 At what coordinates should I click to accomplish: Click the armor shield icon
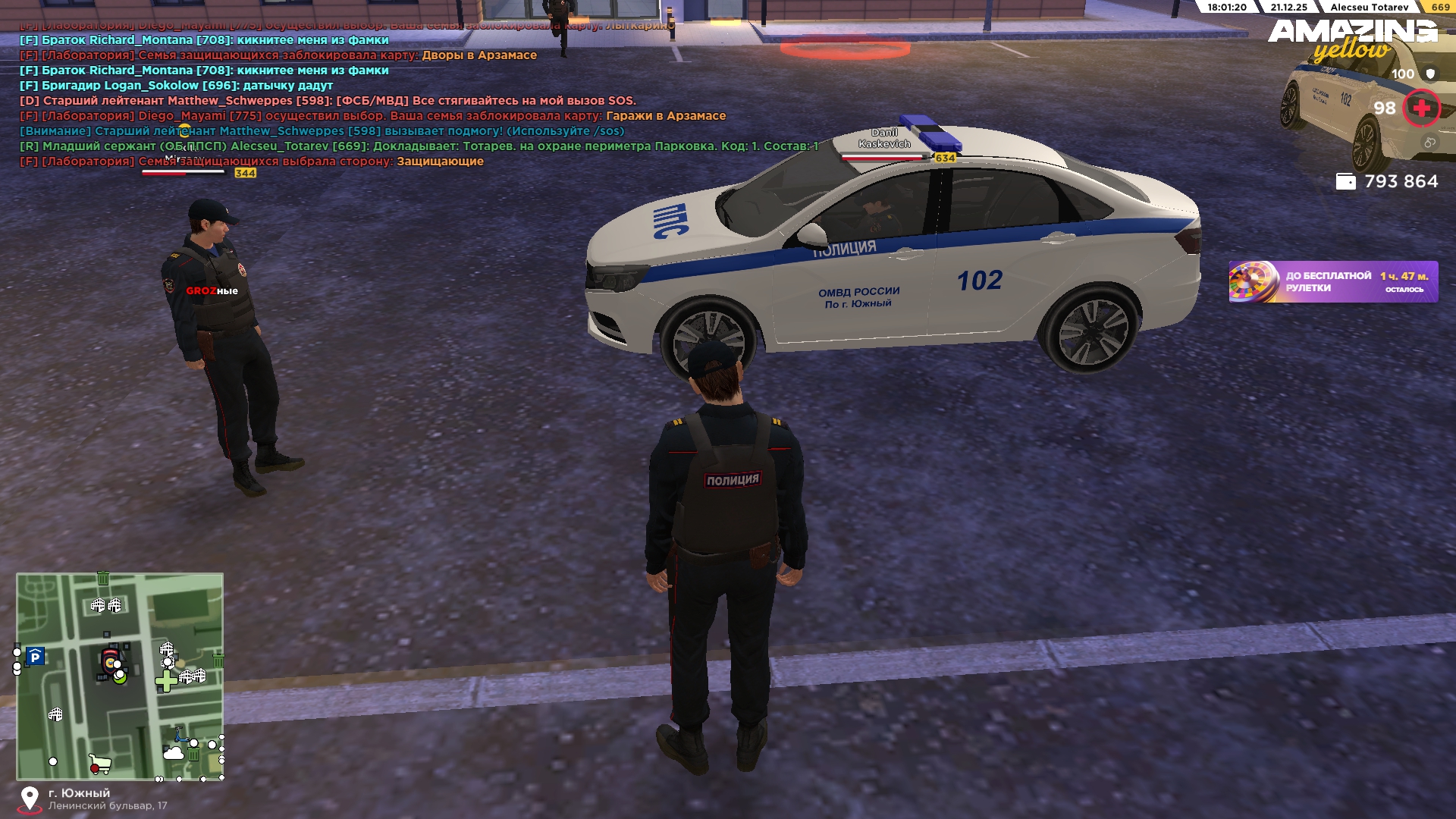pos(1430,74)
